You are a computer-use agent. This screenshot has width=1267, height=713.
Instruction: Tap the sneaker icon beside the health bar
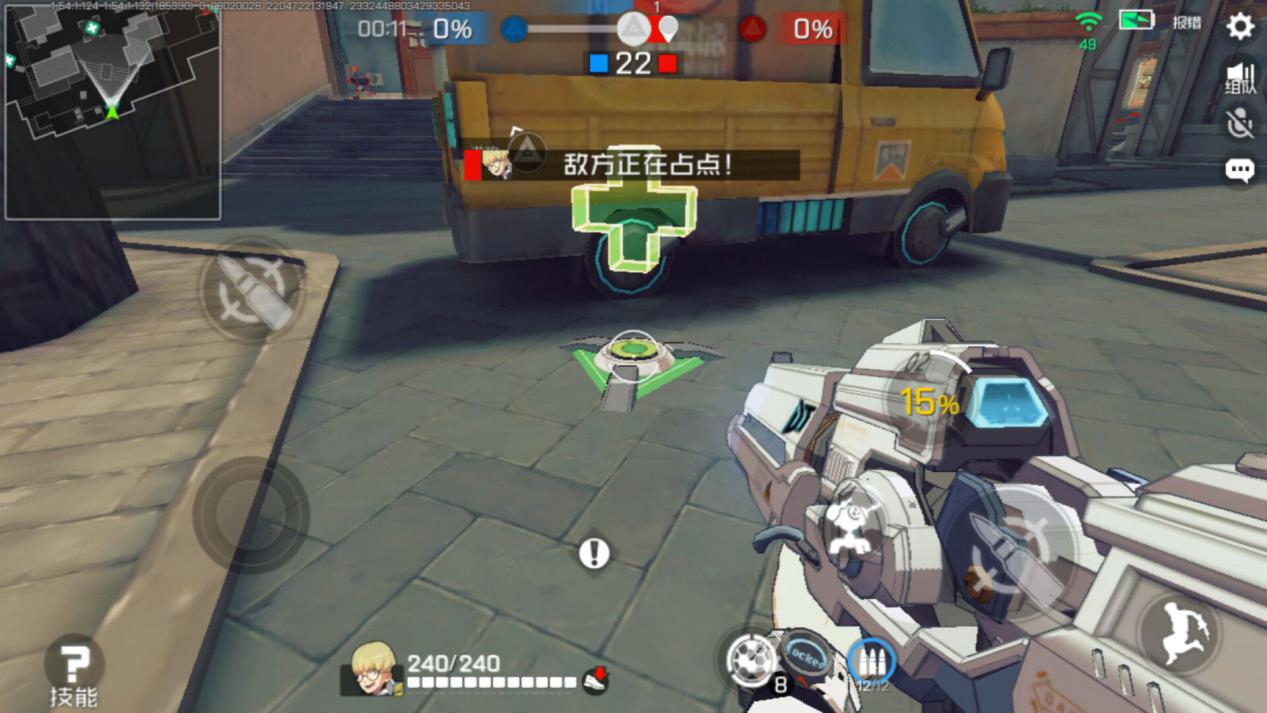[595, 680]
